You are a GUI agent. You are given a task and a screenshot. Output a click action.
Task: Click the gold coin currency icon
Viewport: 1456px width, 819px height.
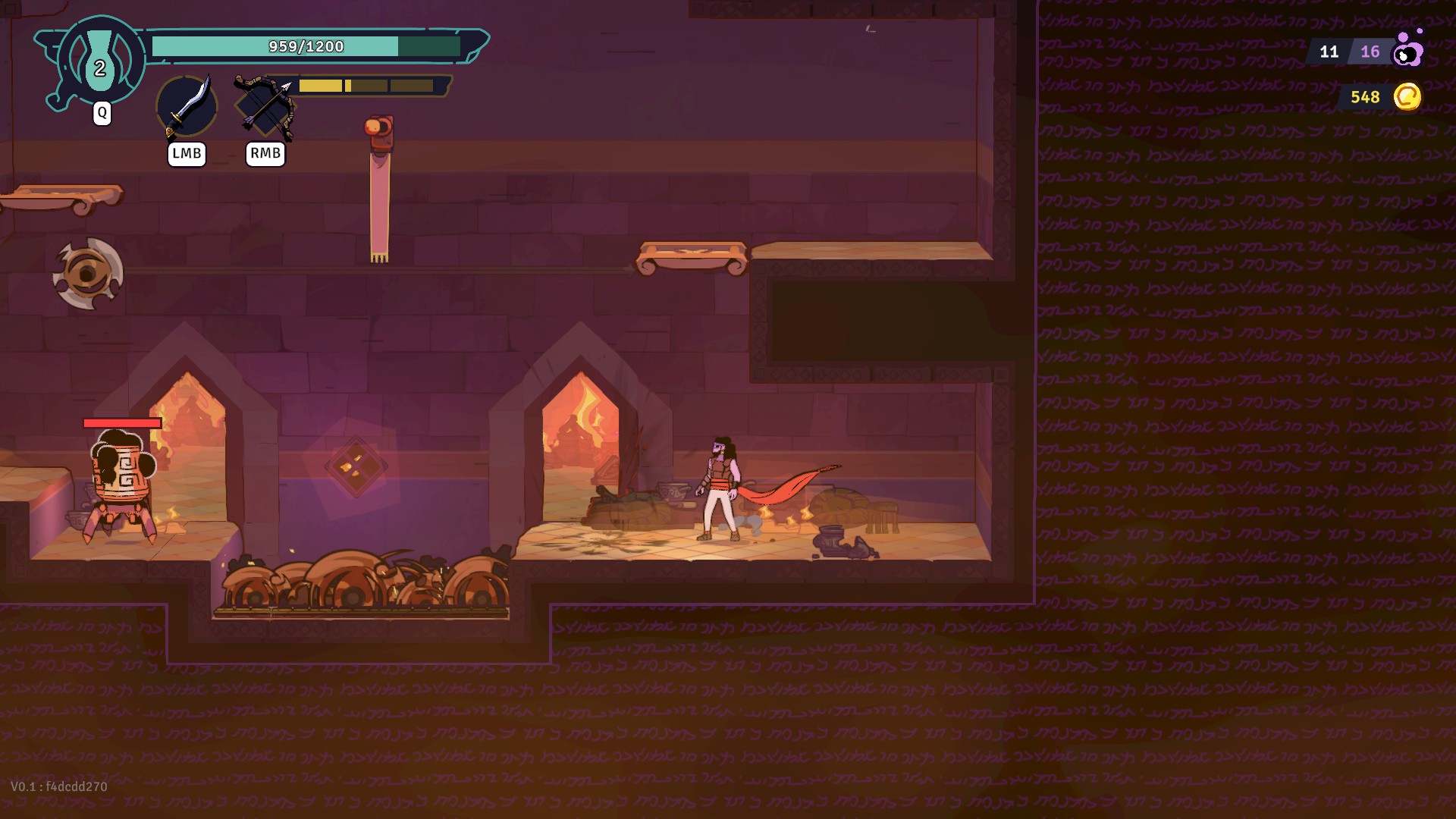pyautogui.click(x=1407, y=97)
